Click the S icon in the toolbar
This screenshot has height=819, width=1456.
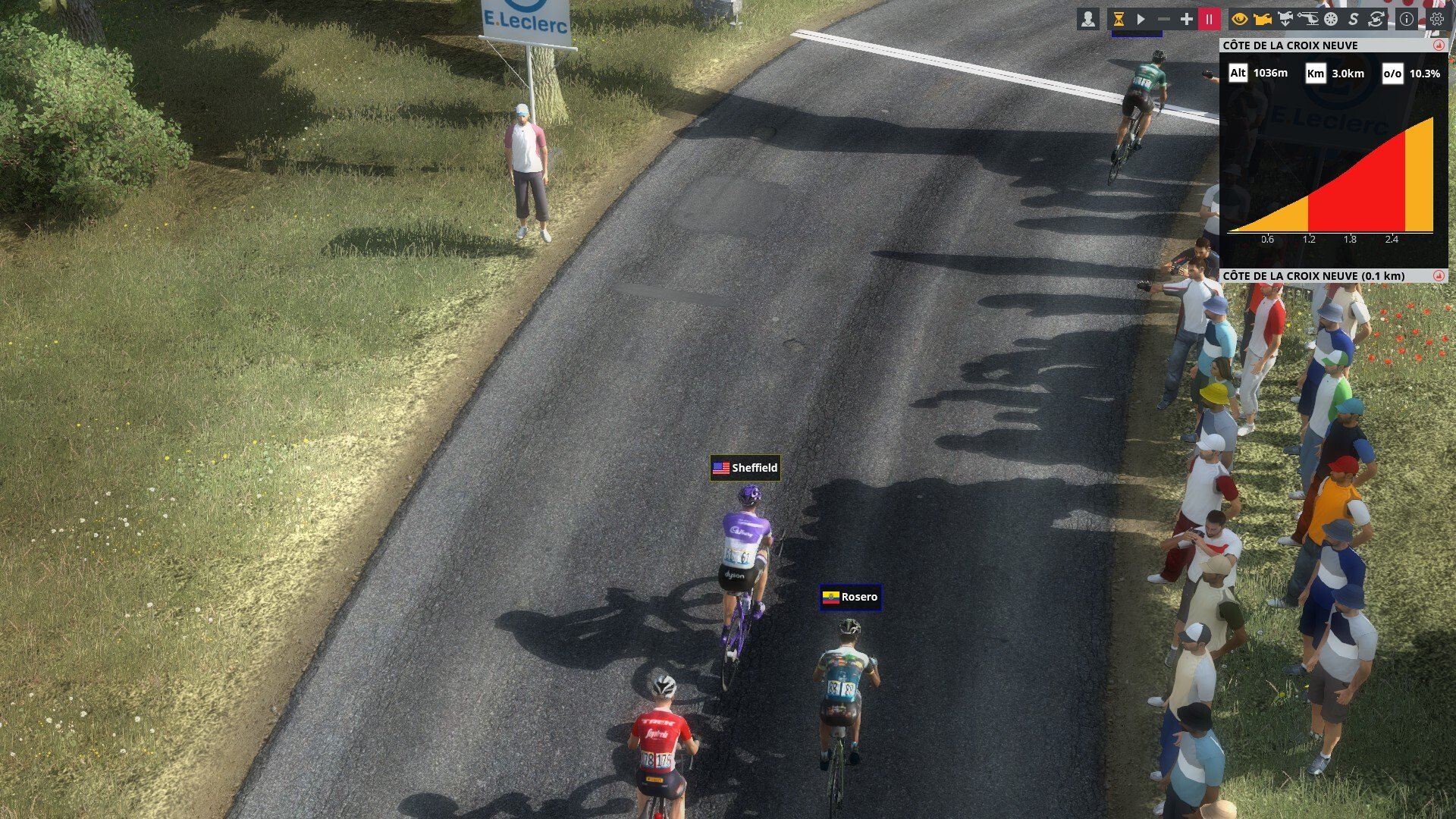tap(1354, 20)
